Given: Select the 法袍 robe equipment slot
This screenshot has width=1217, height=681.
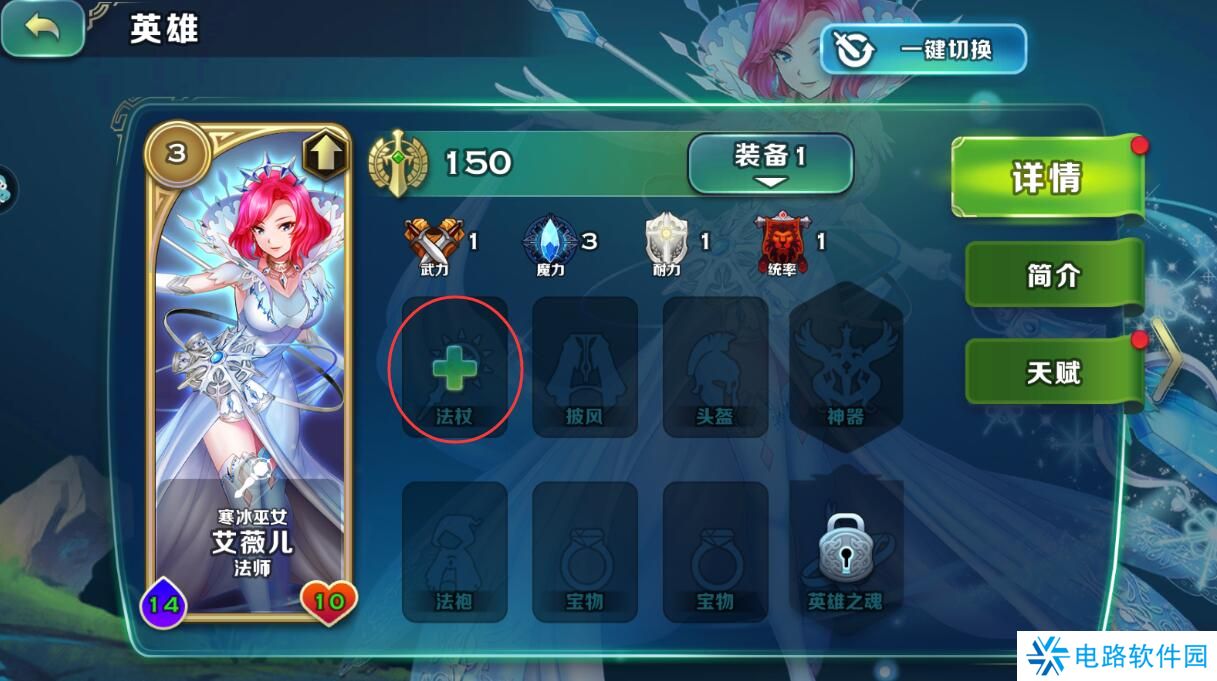Looking at the screenshot, I should pyautogui.click(x=455, y=552).
